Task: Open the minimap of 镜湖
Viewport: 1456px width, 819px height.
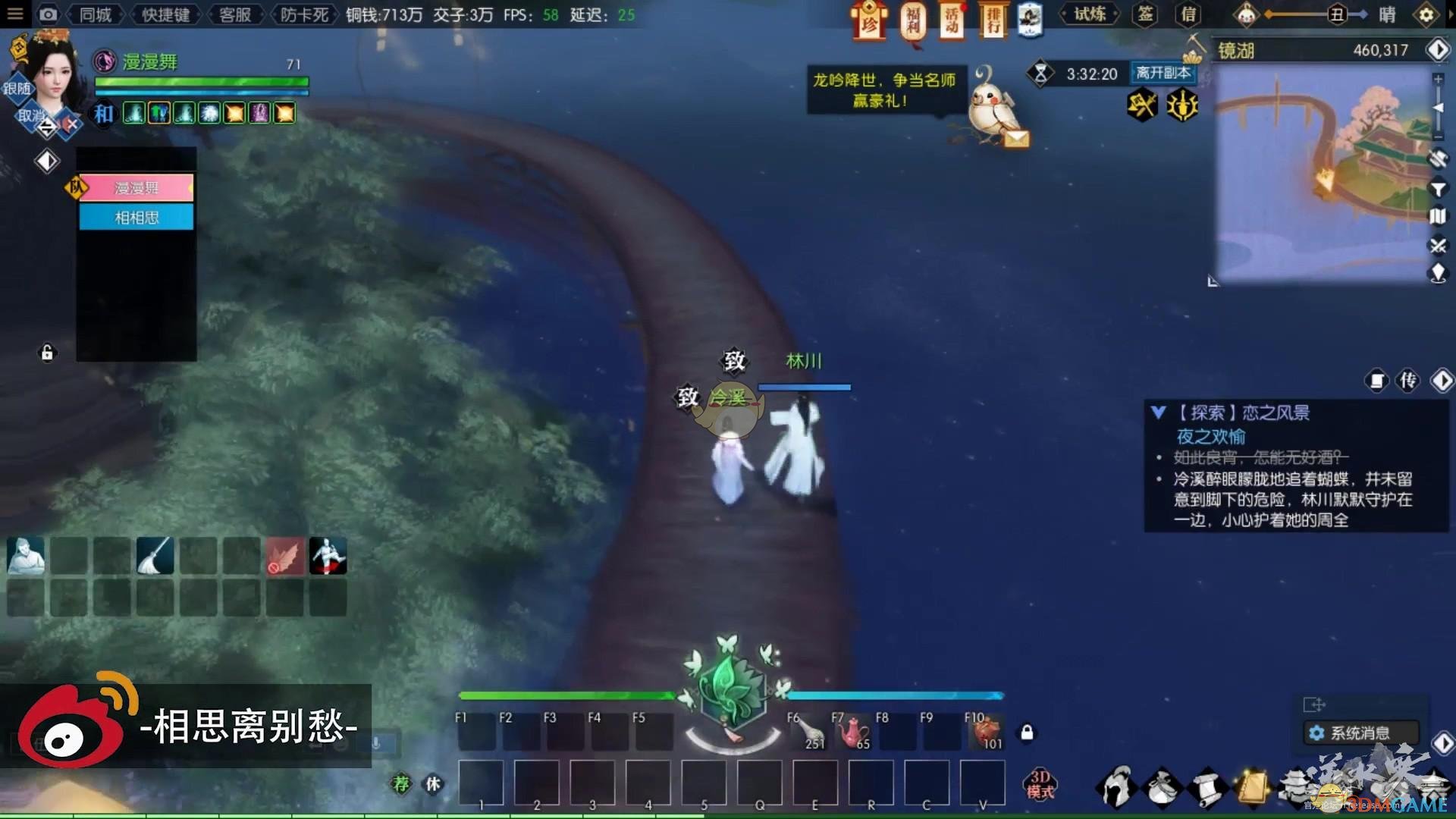Action: [x=1323, y=174]
